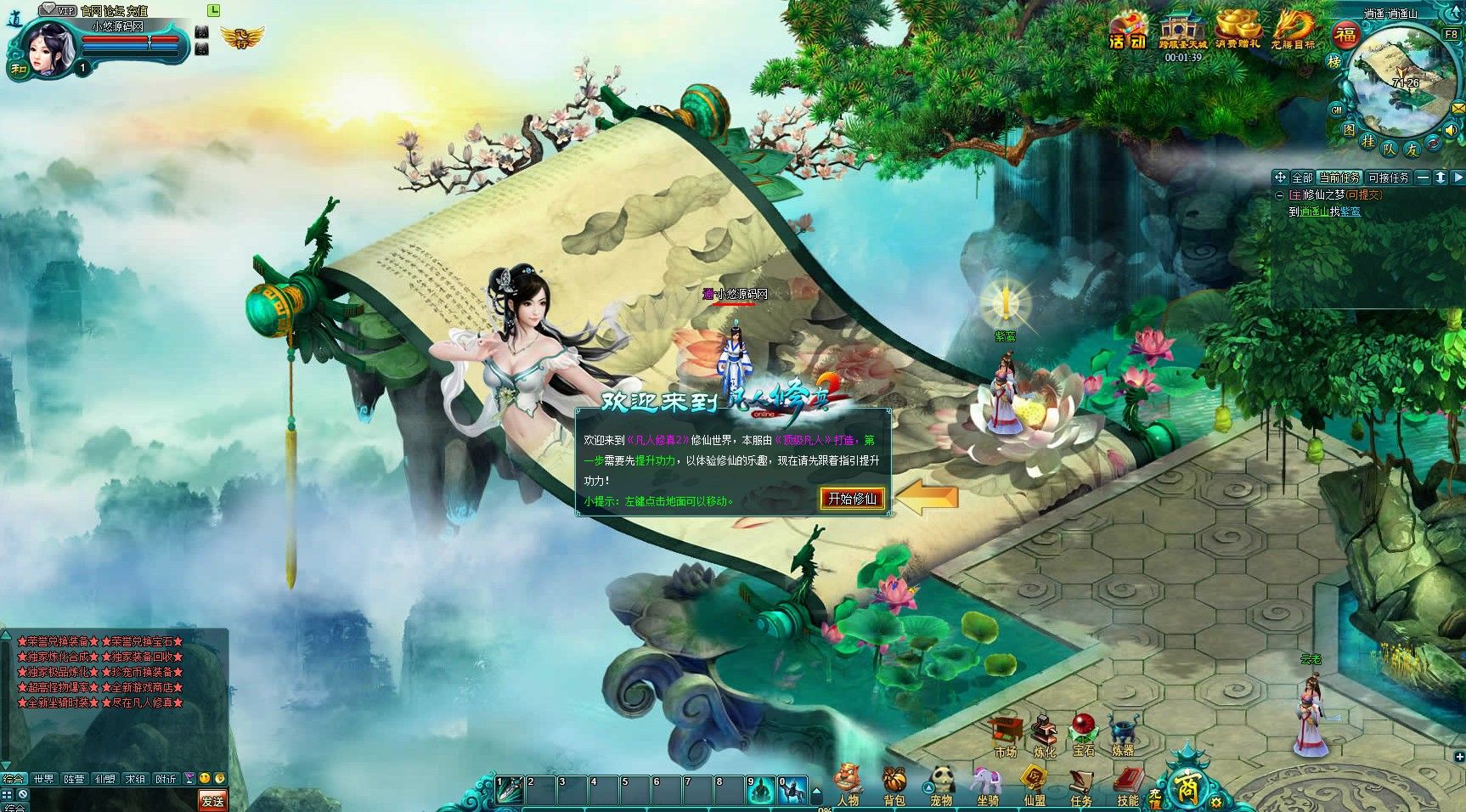Open the mail envelope icon
Viewport: 1466px width, 812px height.
click(x=1458, y=110)
